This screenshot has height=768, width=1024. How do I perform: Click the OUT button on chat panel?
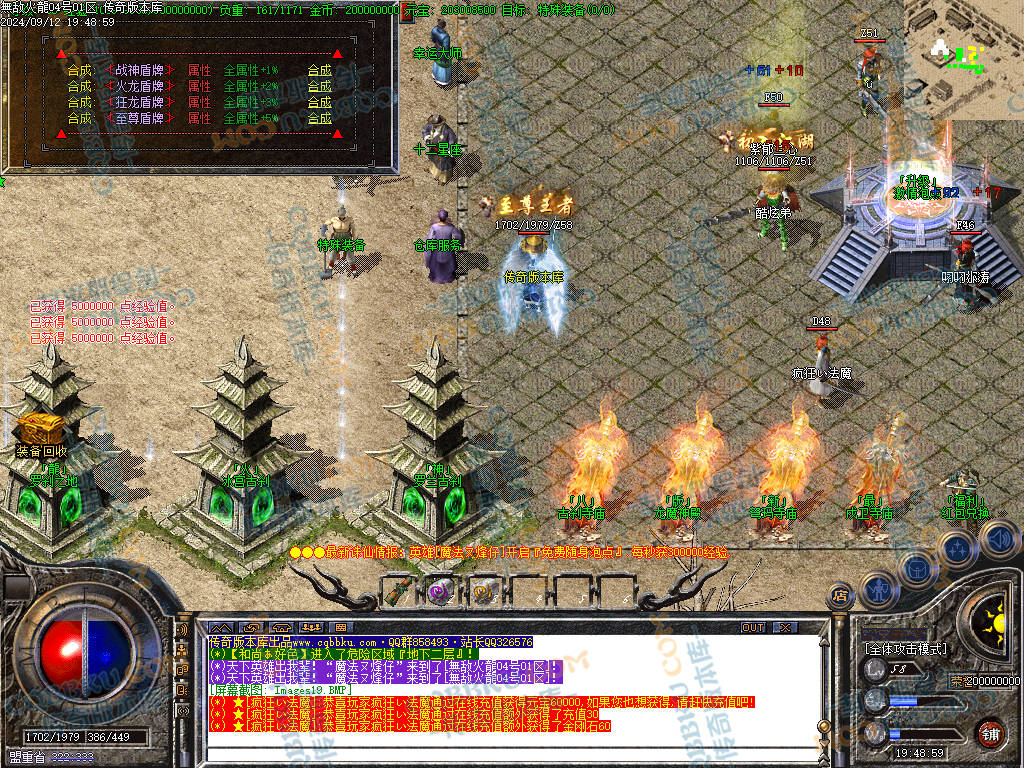tap(752, 627)
